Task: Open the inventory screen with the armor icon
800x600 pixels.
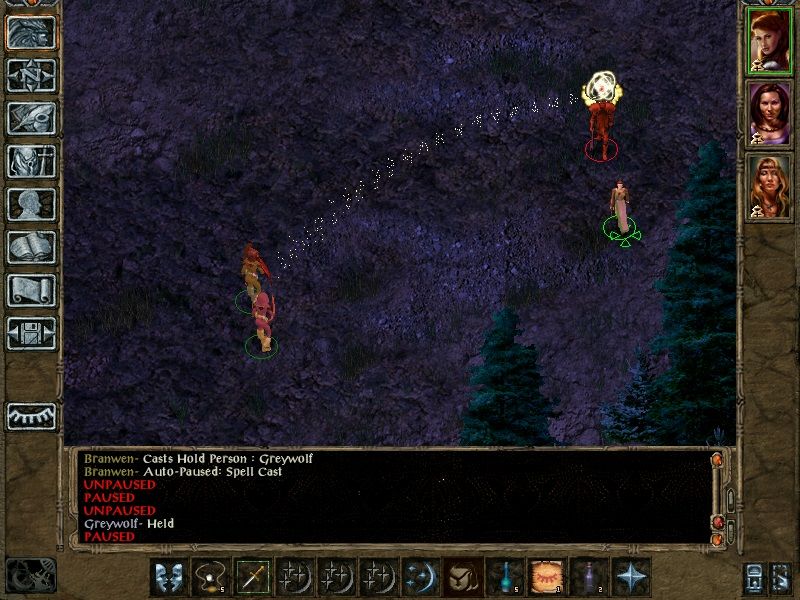Action: (x=31, y=161)
